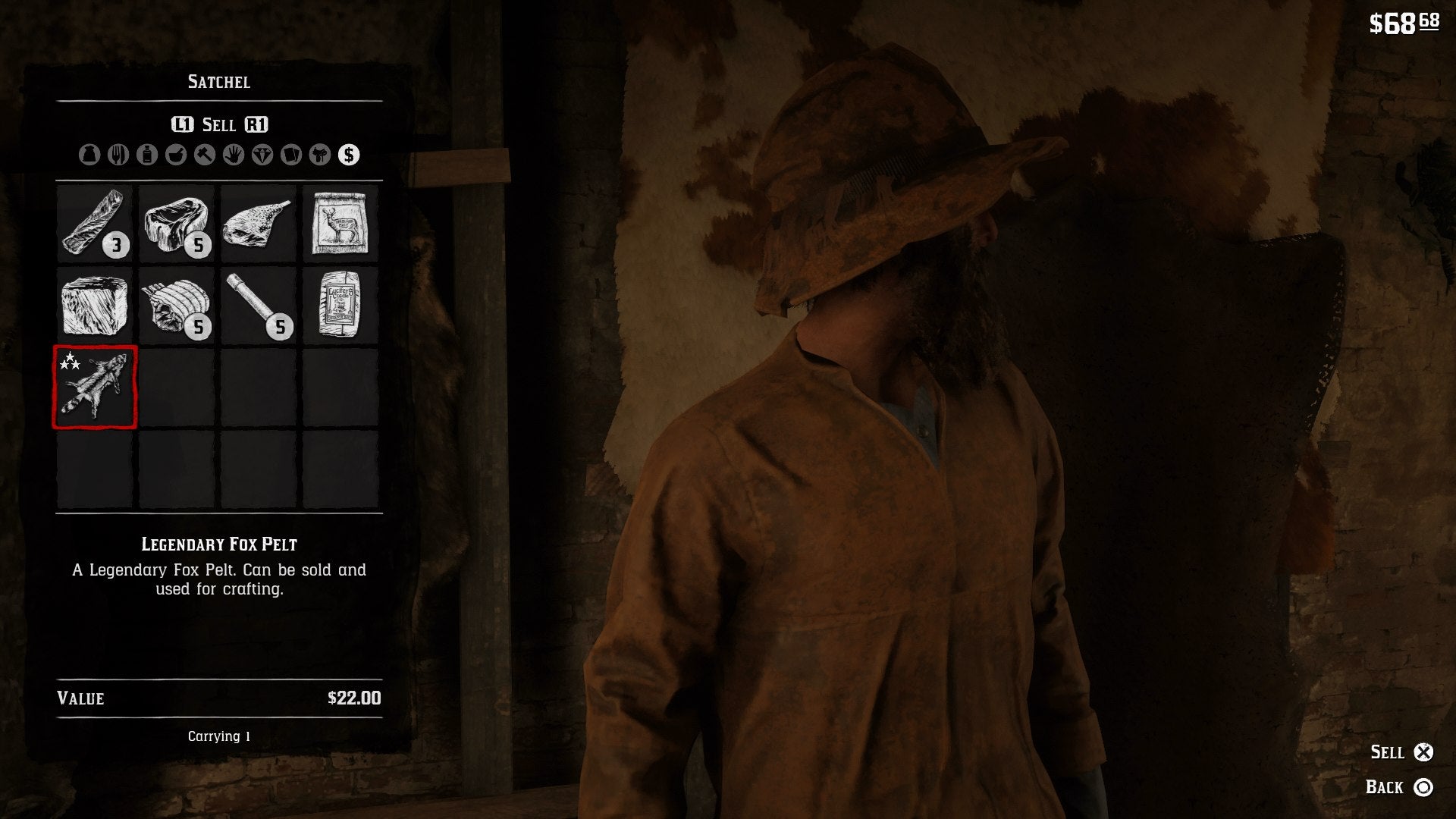This screenshot has height=819, width=1456.
Task: Select the jerky stack showing quantity 3
Action: pyautogui.click(x=94, y=224)
